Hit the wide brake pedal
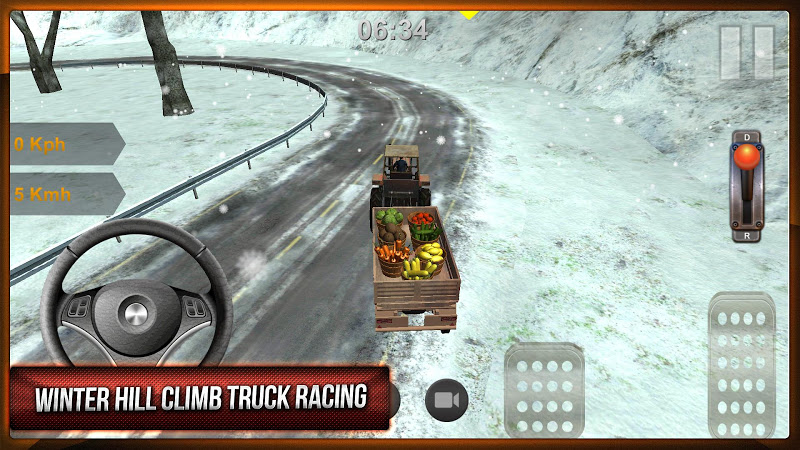800x450 pixels. 544,391
